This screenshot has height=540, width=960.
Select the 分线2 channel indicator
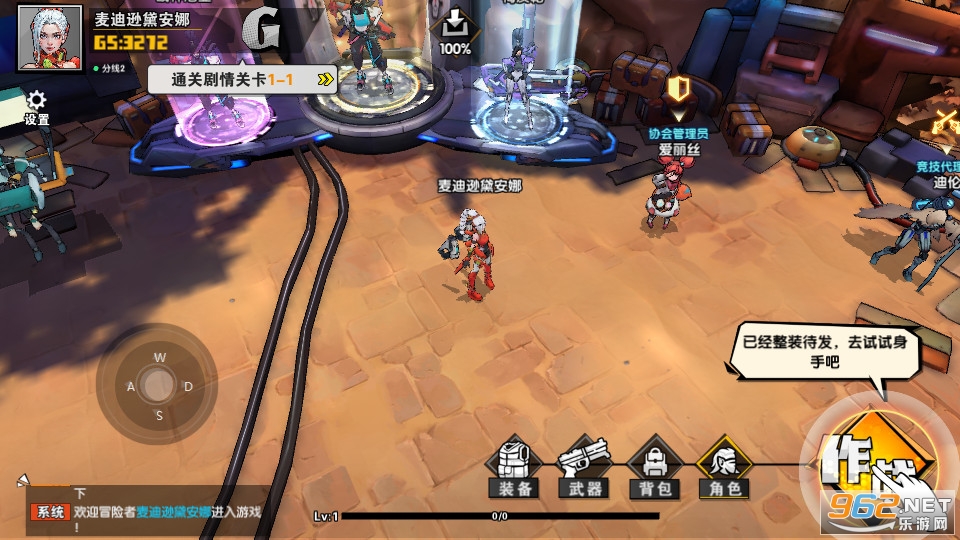[109, 69]
